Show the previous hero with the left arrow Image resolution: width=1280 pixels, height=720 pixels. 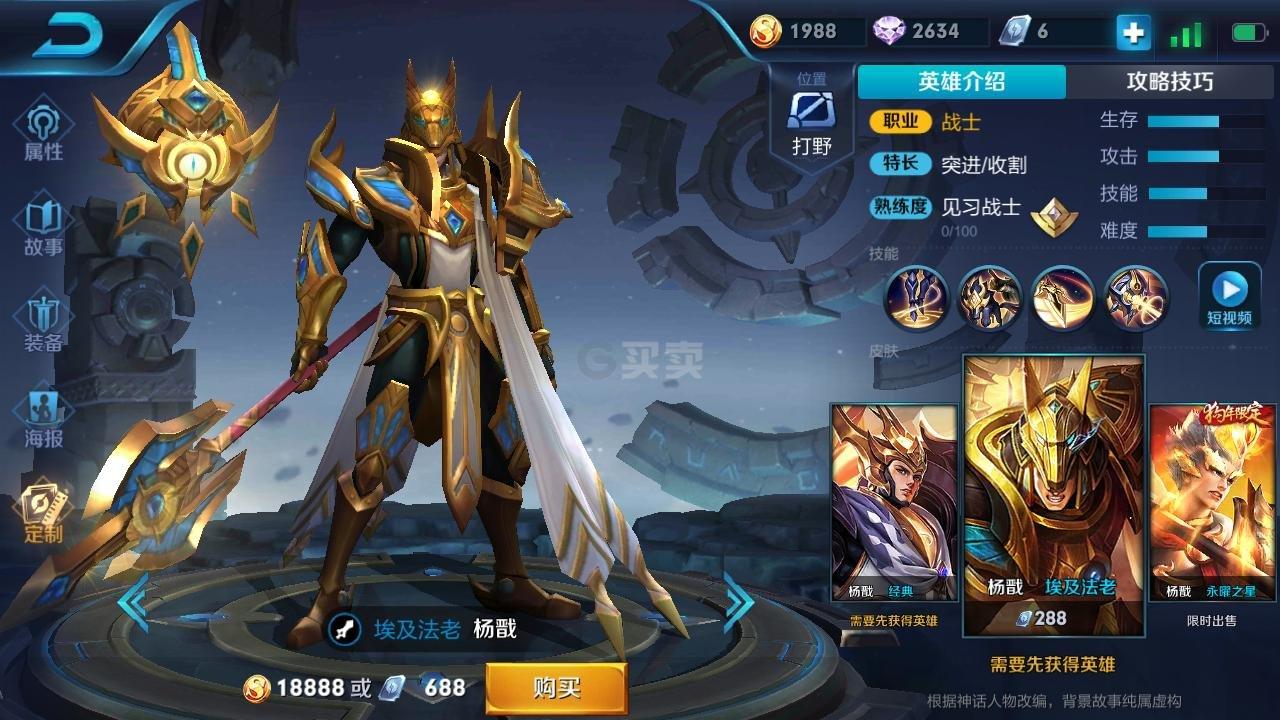pos(133,602)
